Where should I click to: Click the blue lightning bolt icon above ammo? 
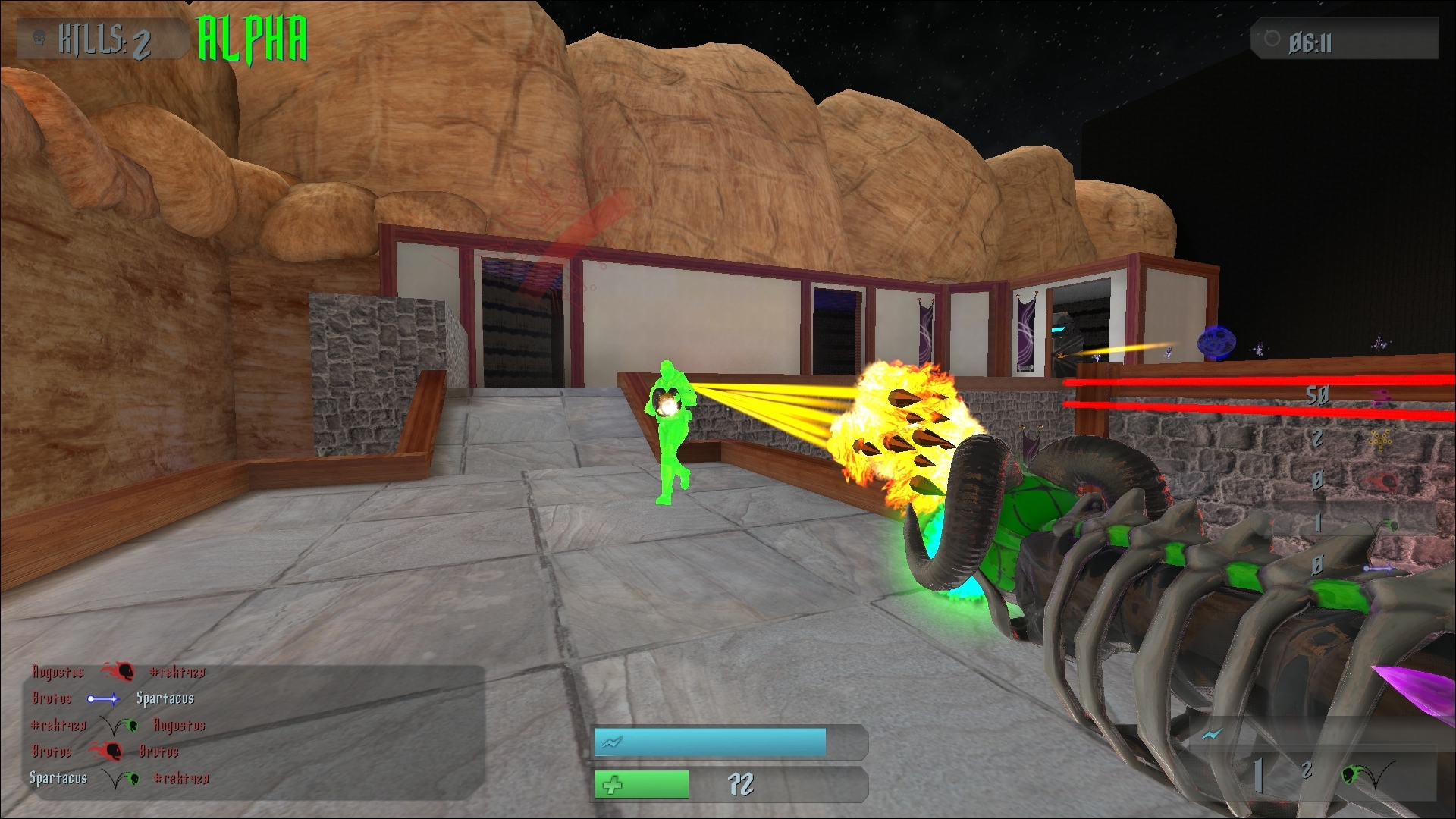1213,734
